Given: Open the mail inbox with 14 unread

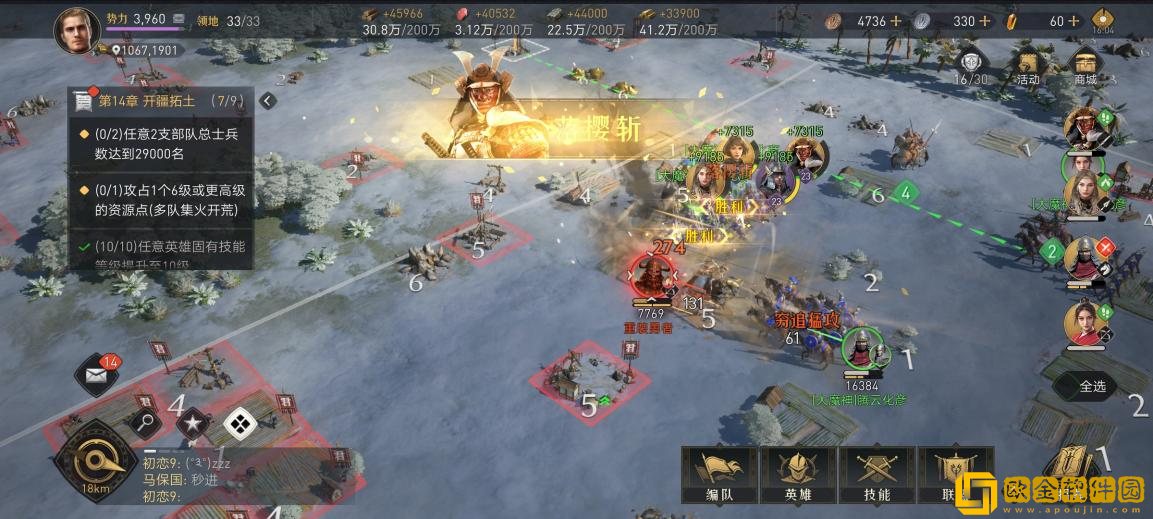Looking at the screenshot, I should tap(98, 376).
